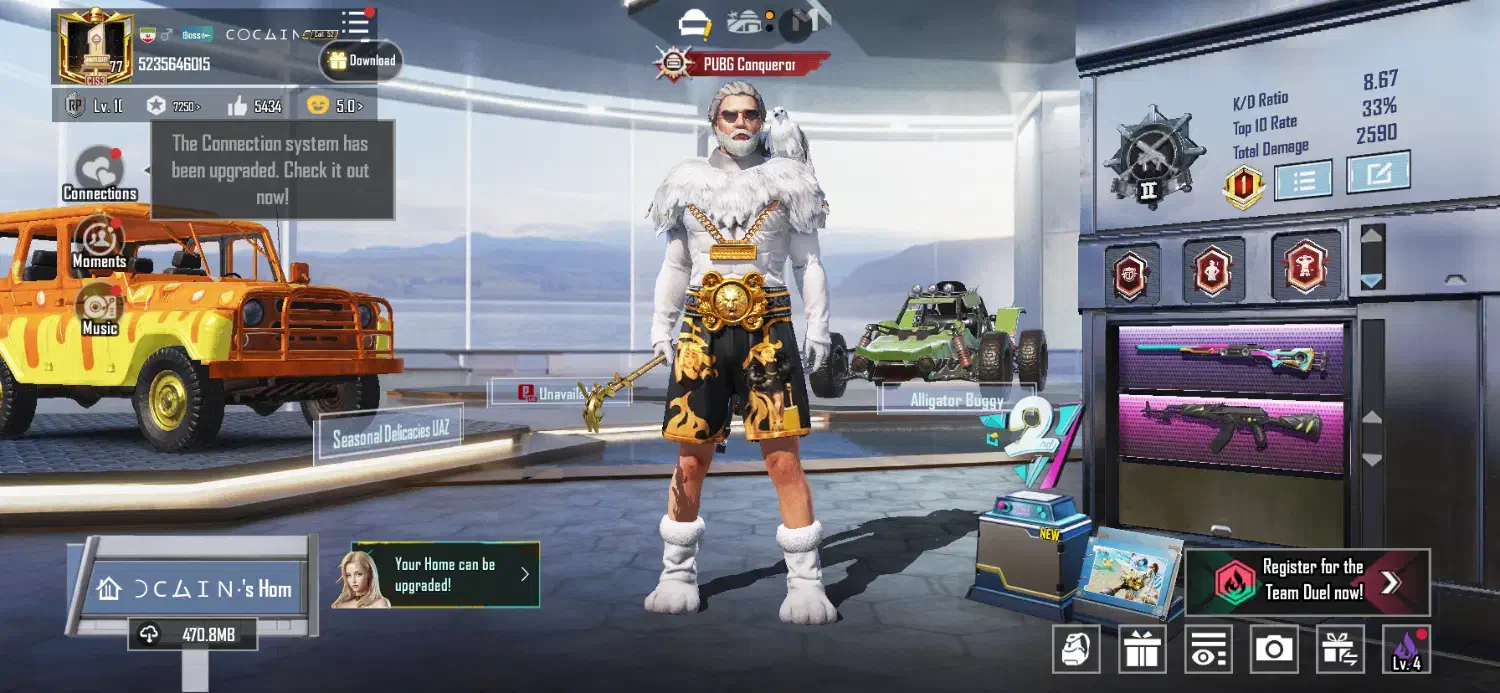Open the Music settings icon
The image size is (1500, 693).
[x=99, y=309]
